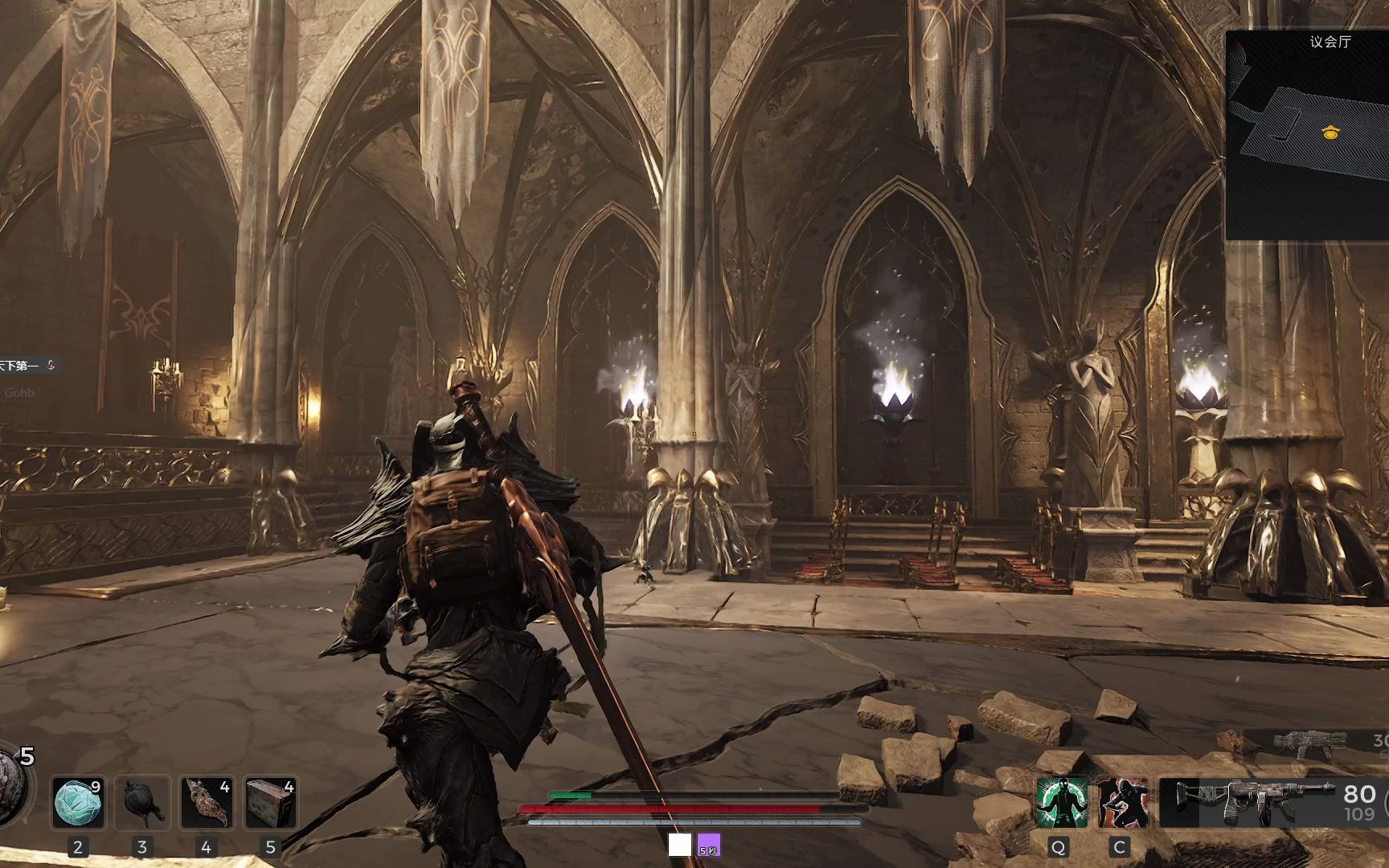This screenshot has width=1389, height=868.
Task: Select the fleshy root consumable slot
Action: pos(207,802)
